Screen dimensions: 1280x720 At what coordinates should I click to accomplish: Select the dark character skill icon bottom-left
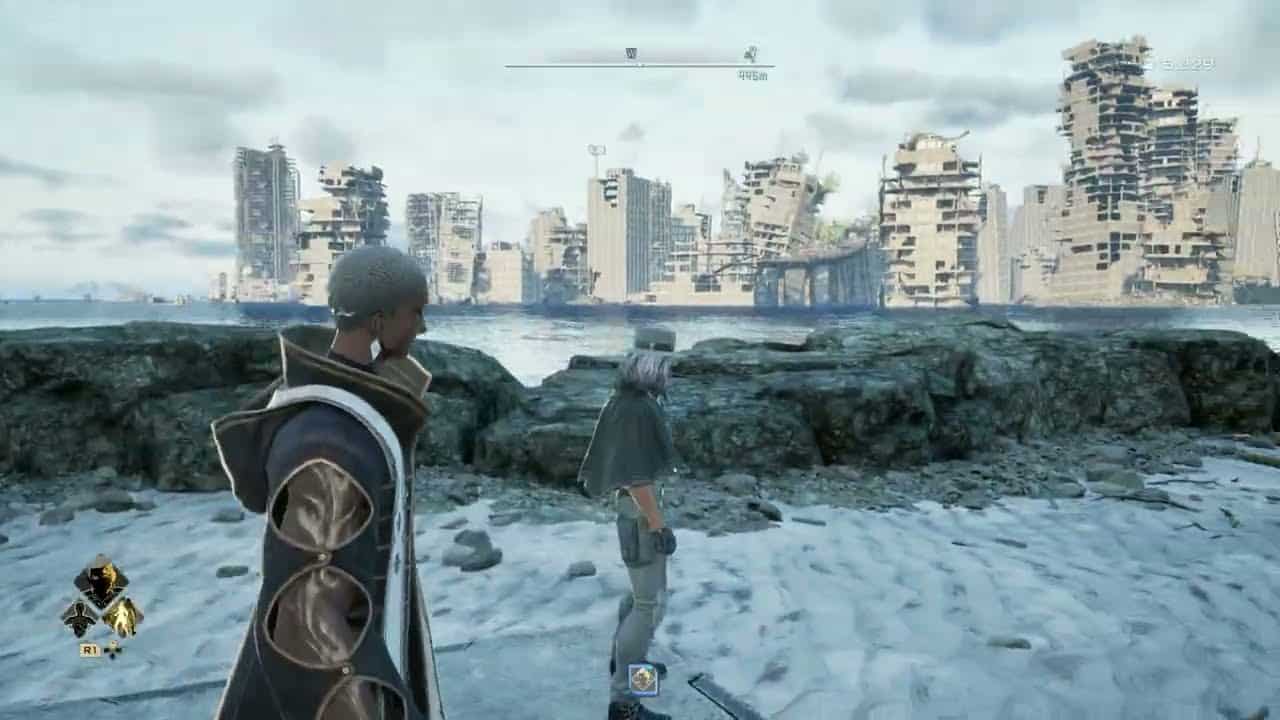click(x=82, y=618)
